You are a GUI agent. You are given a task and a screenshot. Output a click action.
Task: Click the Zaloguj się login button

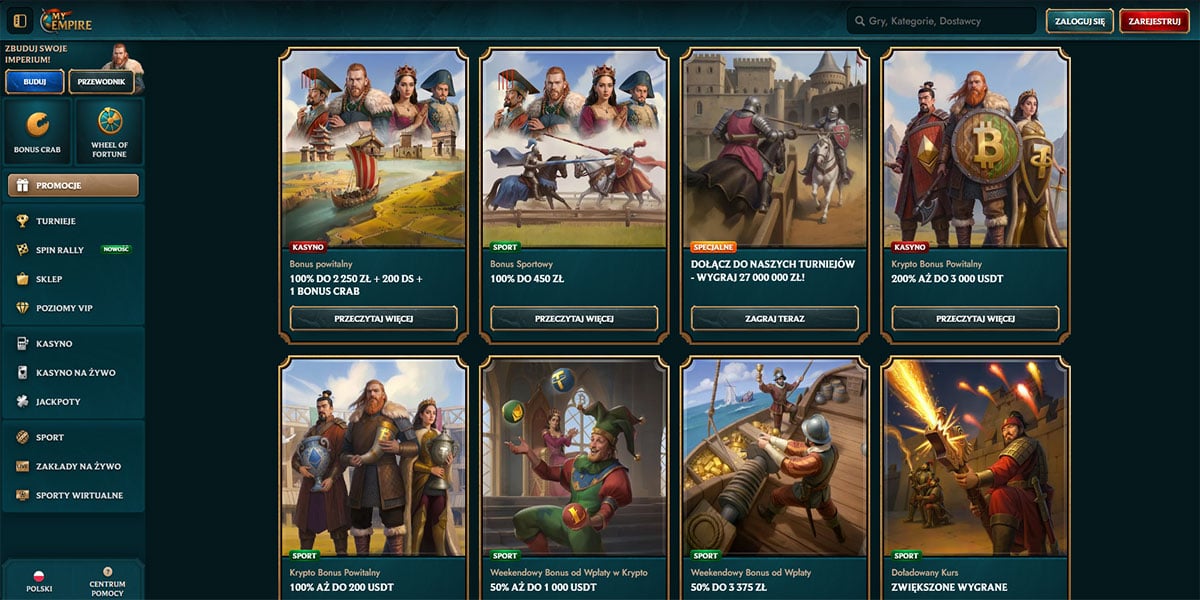[1079, 21]
